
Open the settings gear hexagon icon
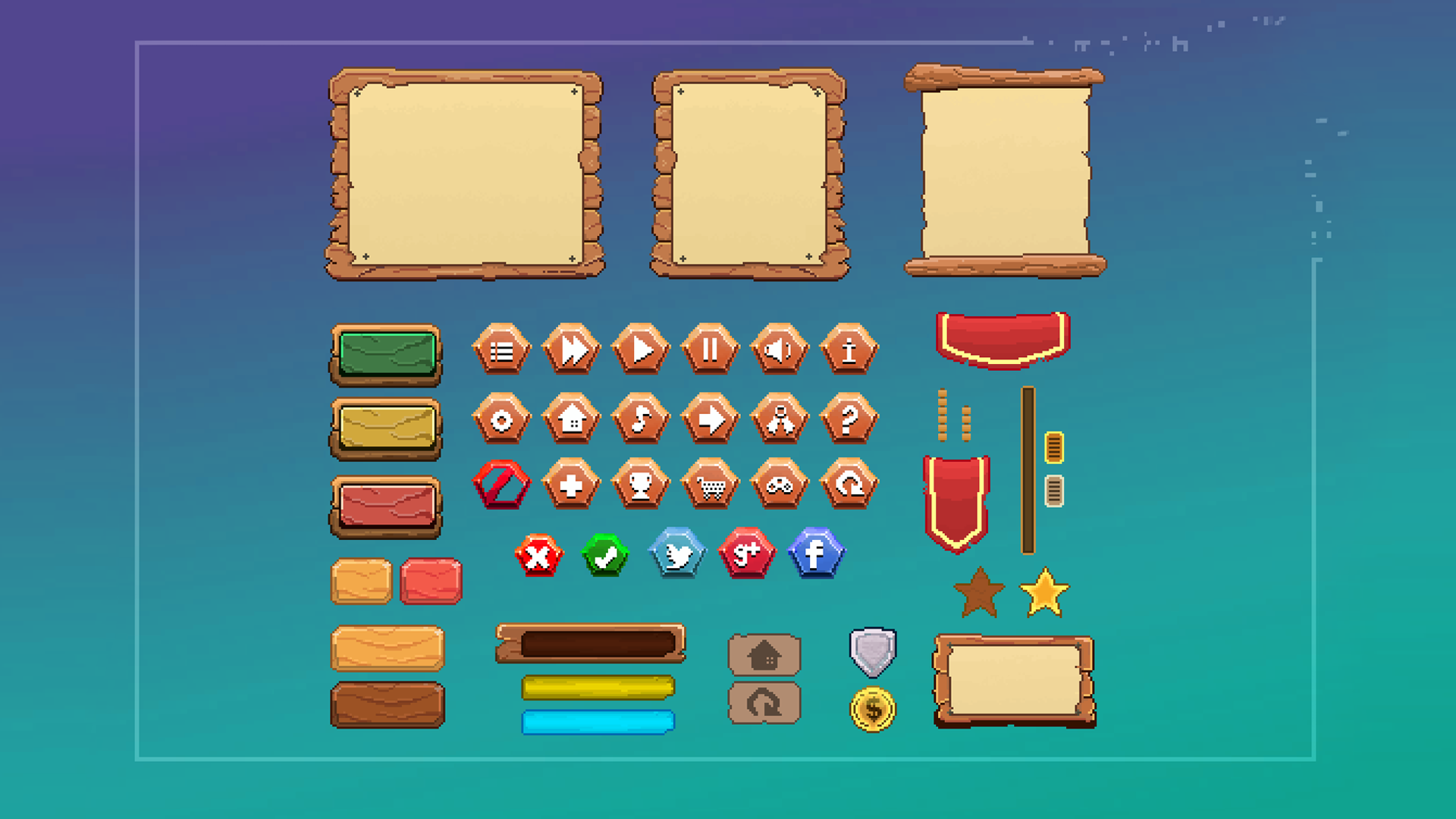coord(503,419)
